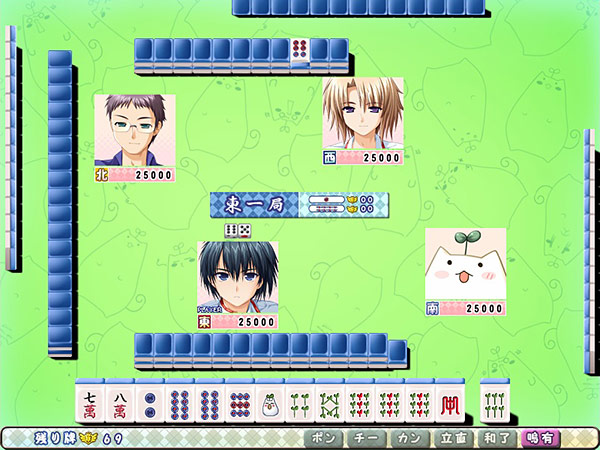Discard the red dragon 中 tile
This screenshot has height=450, width=600.
(x=450, y=402)
